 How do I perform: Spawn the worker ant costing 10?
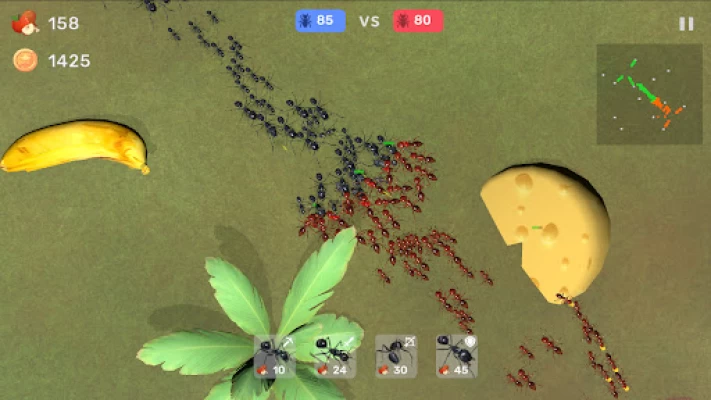pos(274,356)
